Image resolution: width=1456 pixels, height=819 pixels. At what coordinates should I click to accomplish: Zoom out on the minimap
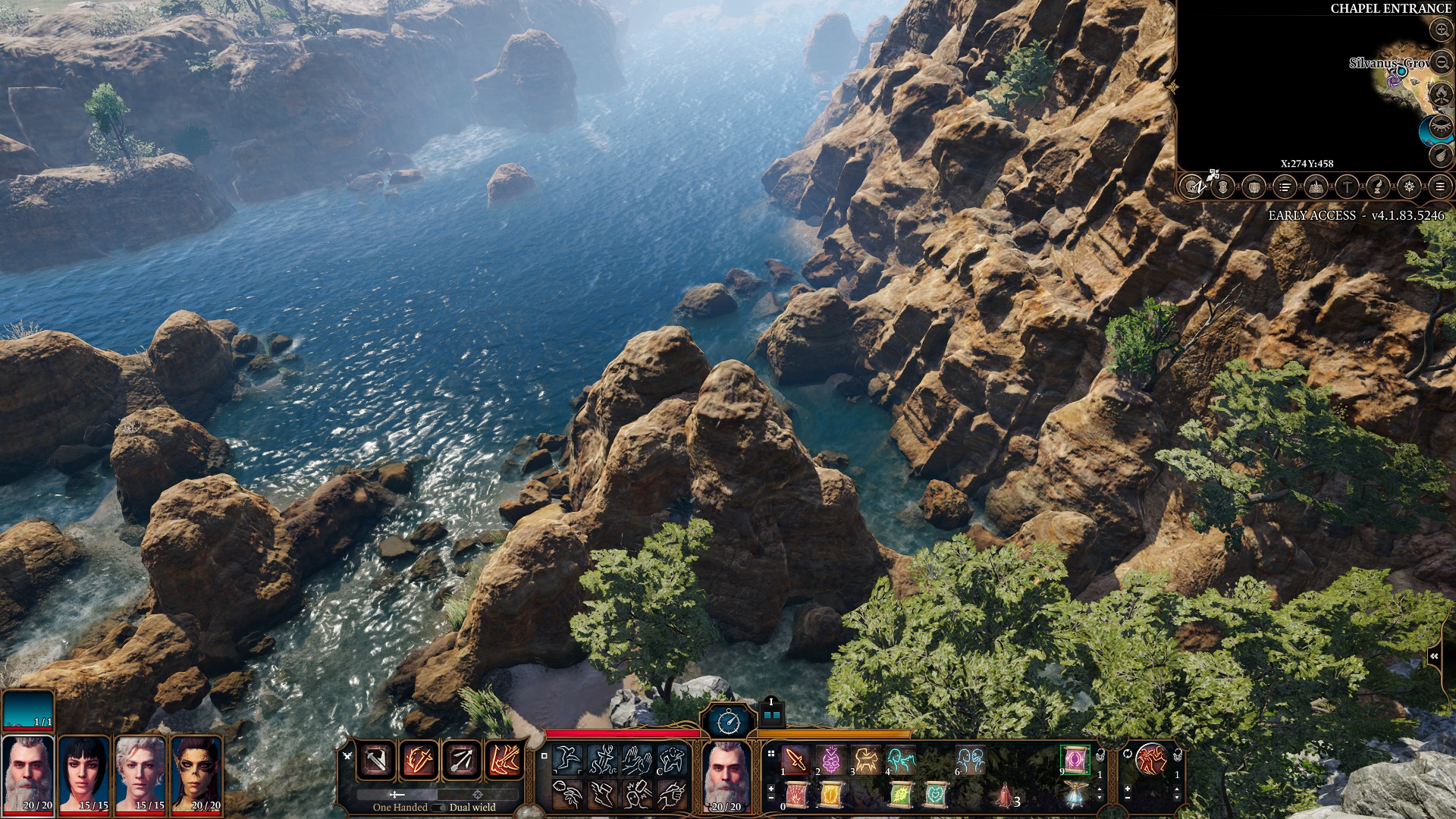tap(1441, 62)
